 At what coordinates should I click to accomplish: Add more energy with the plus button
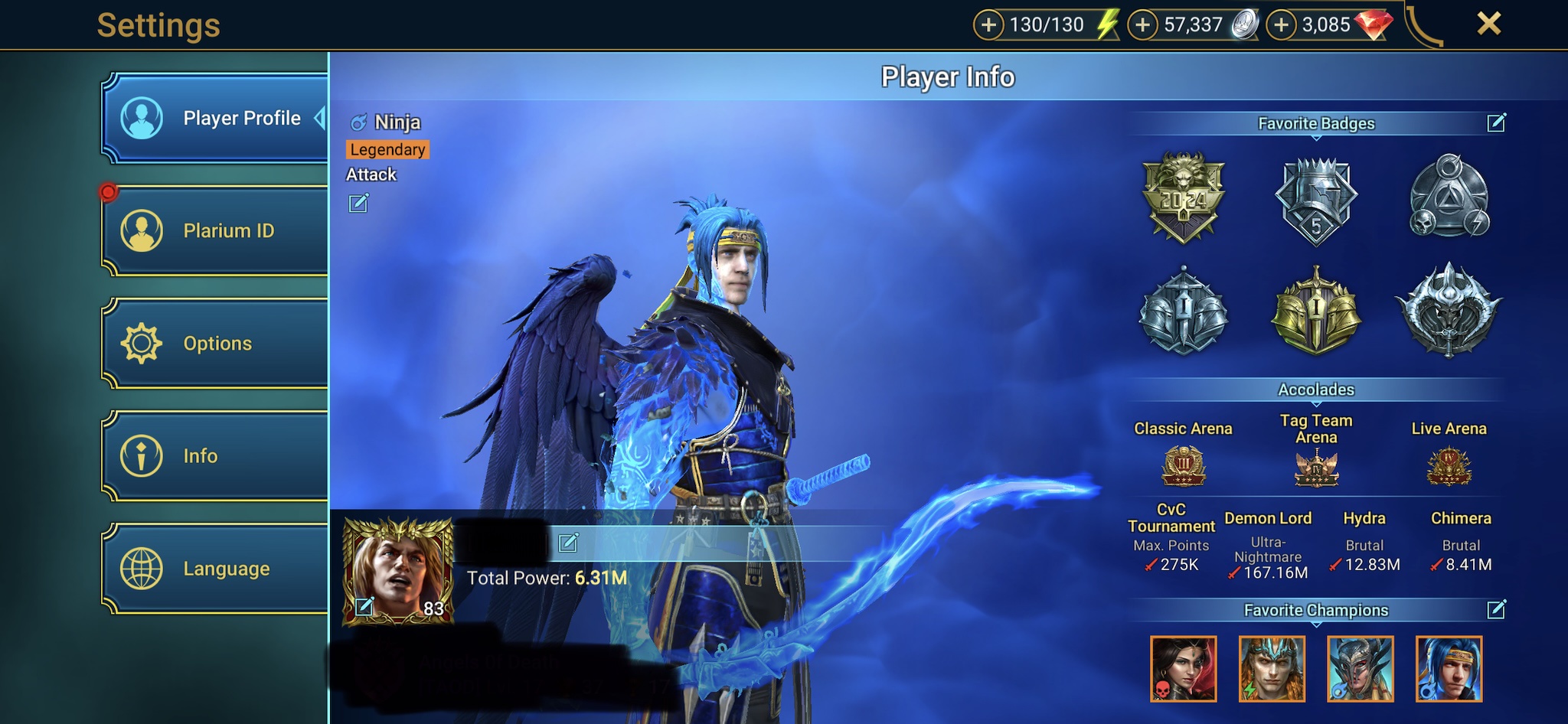988,25
